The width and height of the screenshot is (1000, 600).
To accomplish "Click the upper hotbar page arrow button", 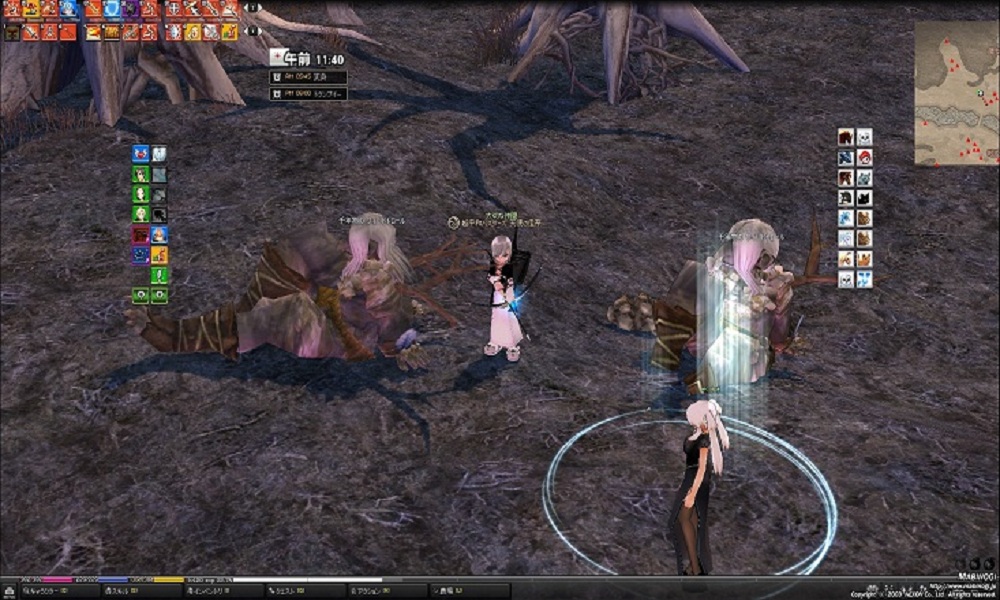I will 252,8.
